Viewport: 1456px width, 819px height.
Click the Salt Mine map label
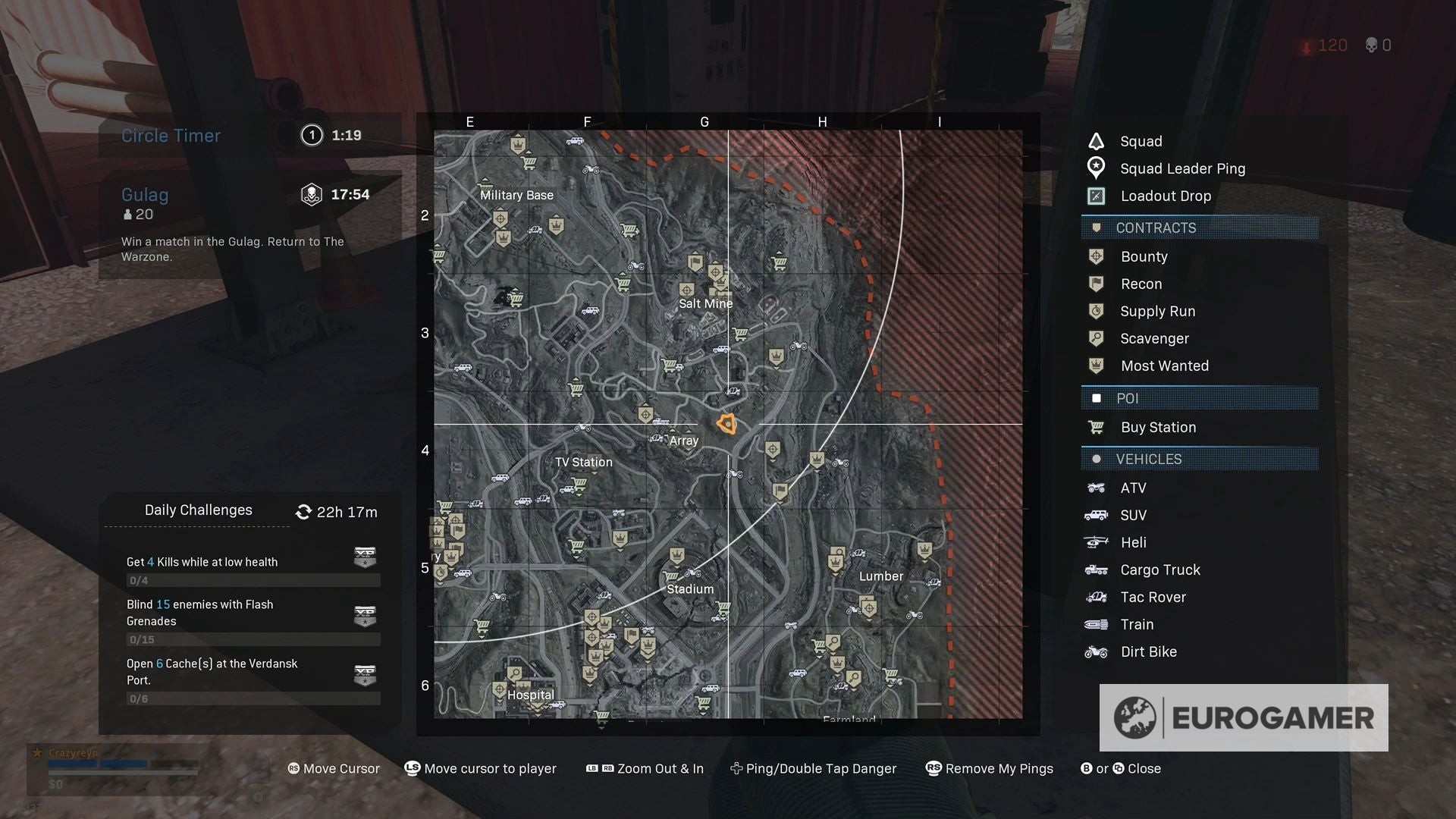[705, 303]
